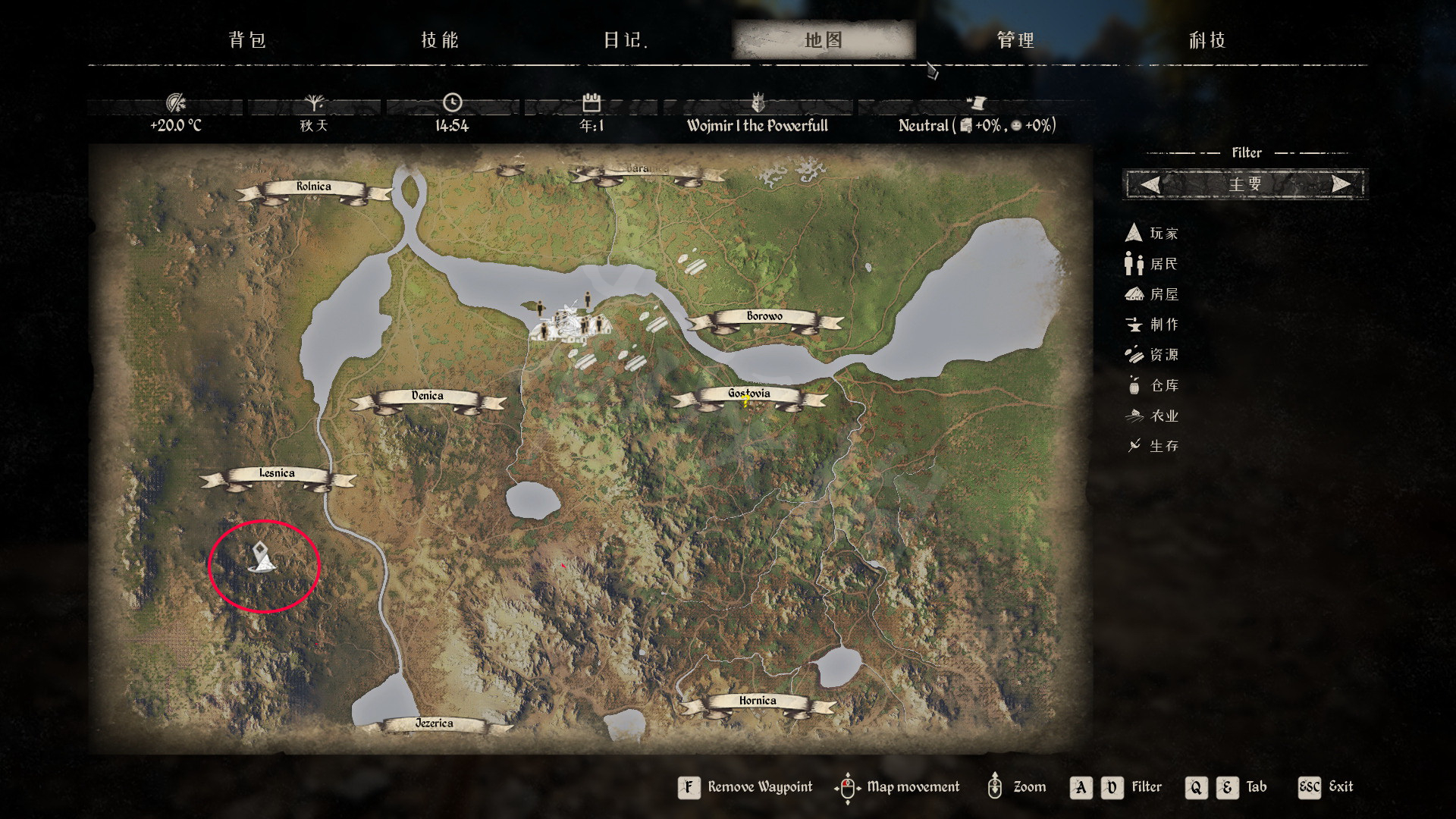Toggle the 资源 resources legend entry
The width and height of the screenshot is (1456, 819).
click(x=1152, y=355)
